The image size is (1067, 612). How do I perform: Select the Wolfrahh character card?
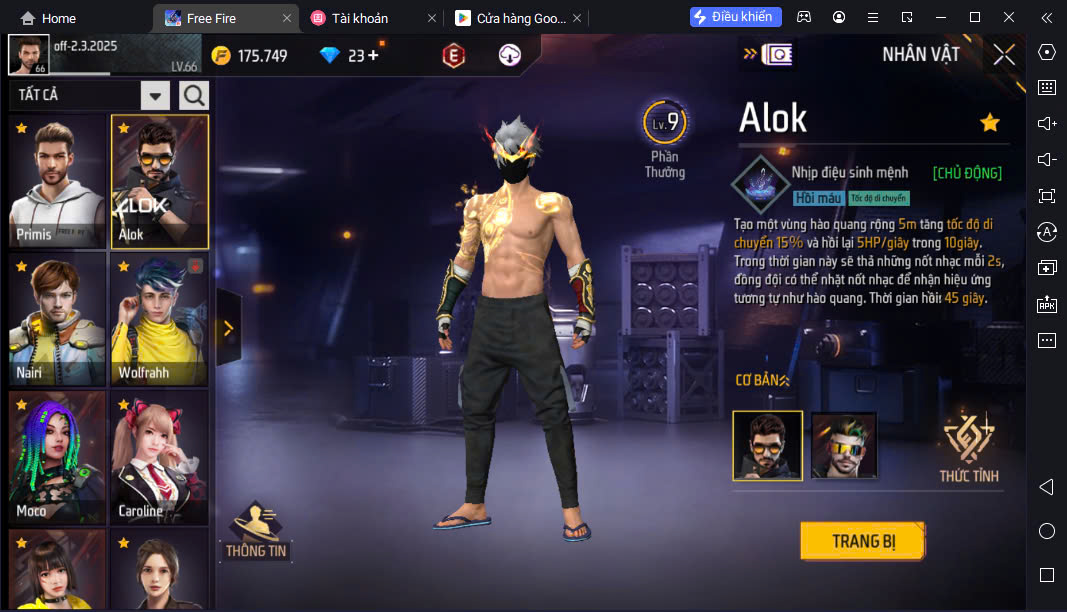[159, 319]
